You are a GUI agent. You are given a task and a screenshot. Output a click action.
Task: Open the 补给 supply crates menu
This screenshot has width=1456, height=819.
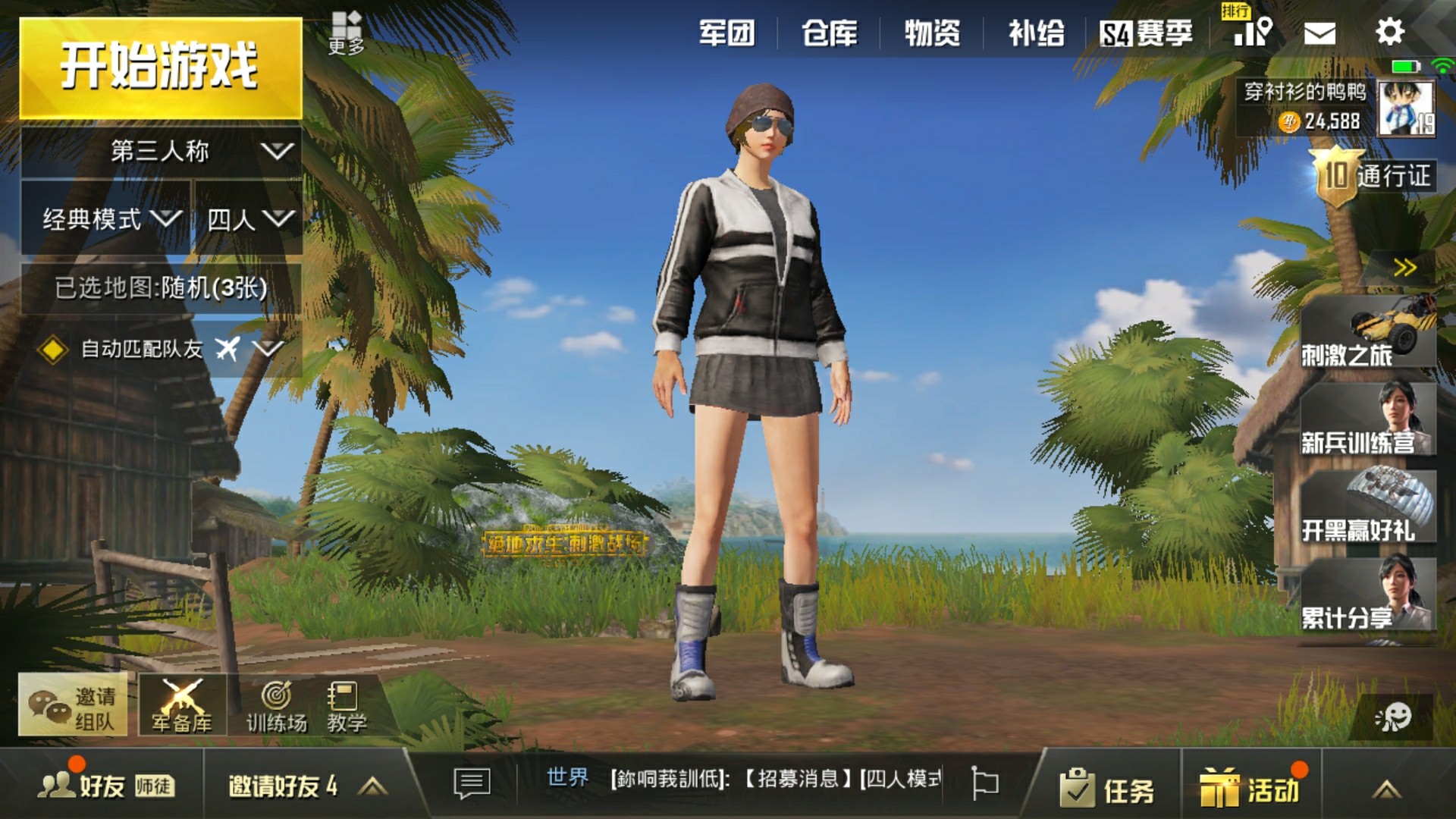coord(1036,33)
